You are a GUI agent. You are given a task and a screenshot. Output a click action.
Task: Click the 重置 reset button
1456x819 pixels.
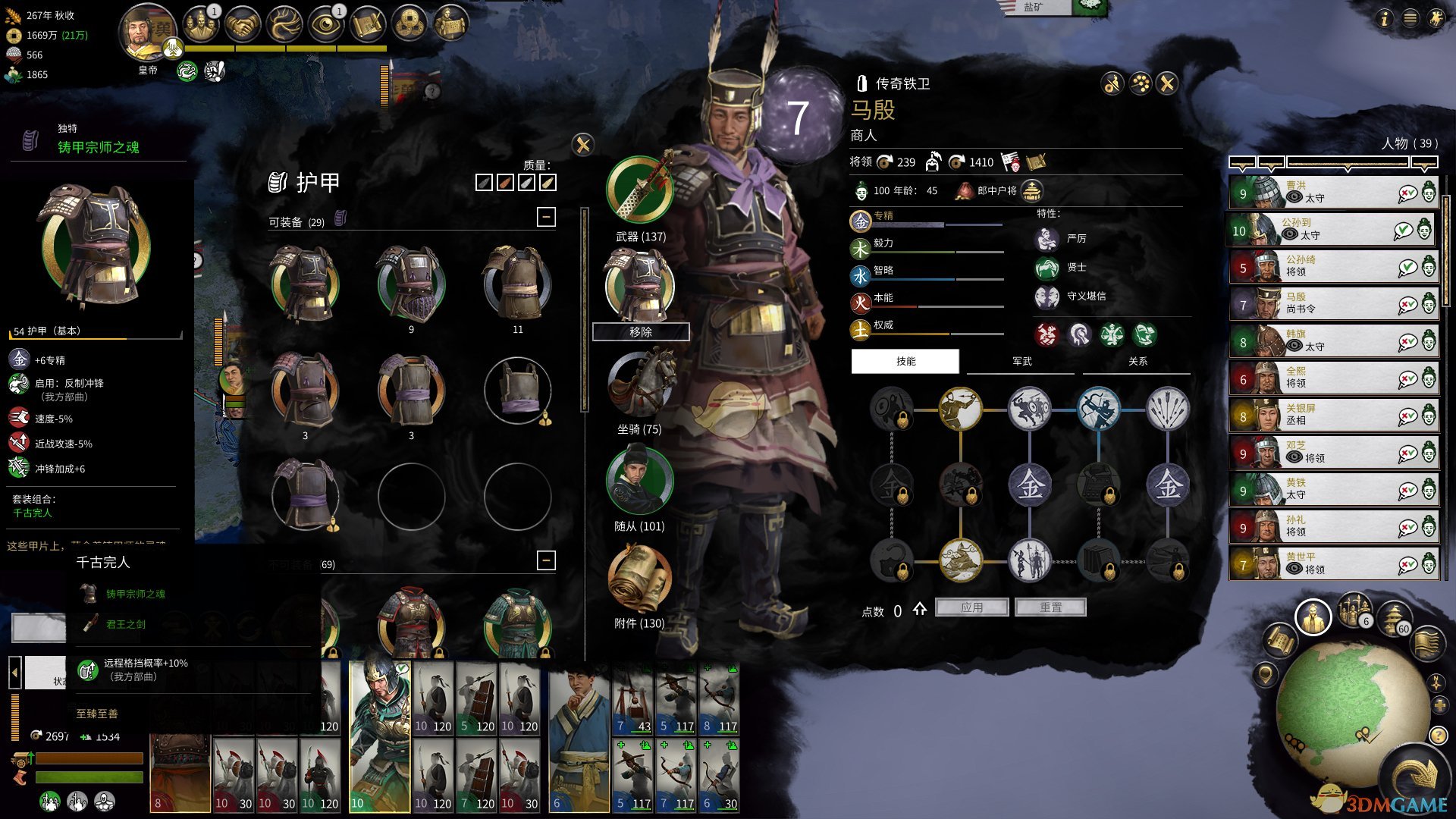click(x=1050, y=607)
